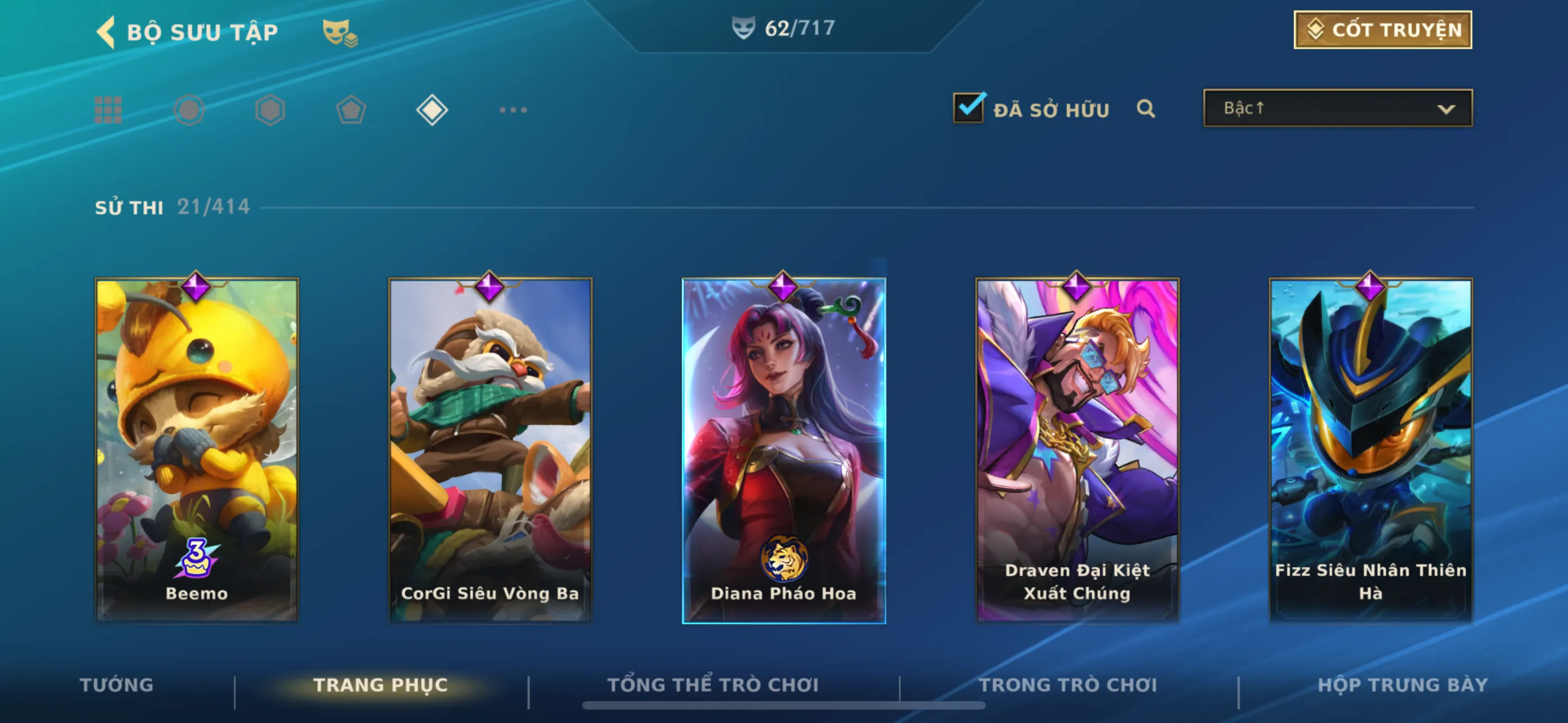This screenshot has height=723, width=1568.
Task: Select the grid all-rarities filter
Action: coord(108,110)
